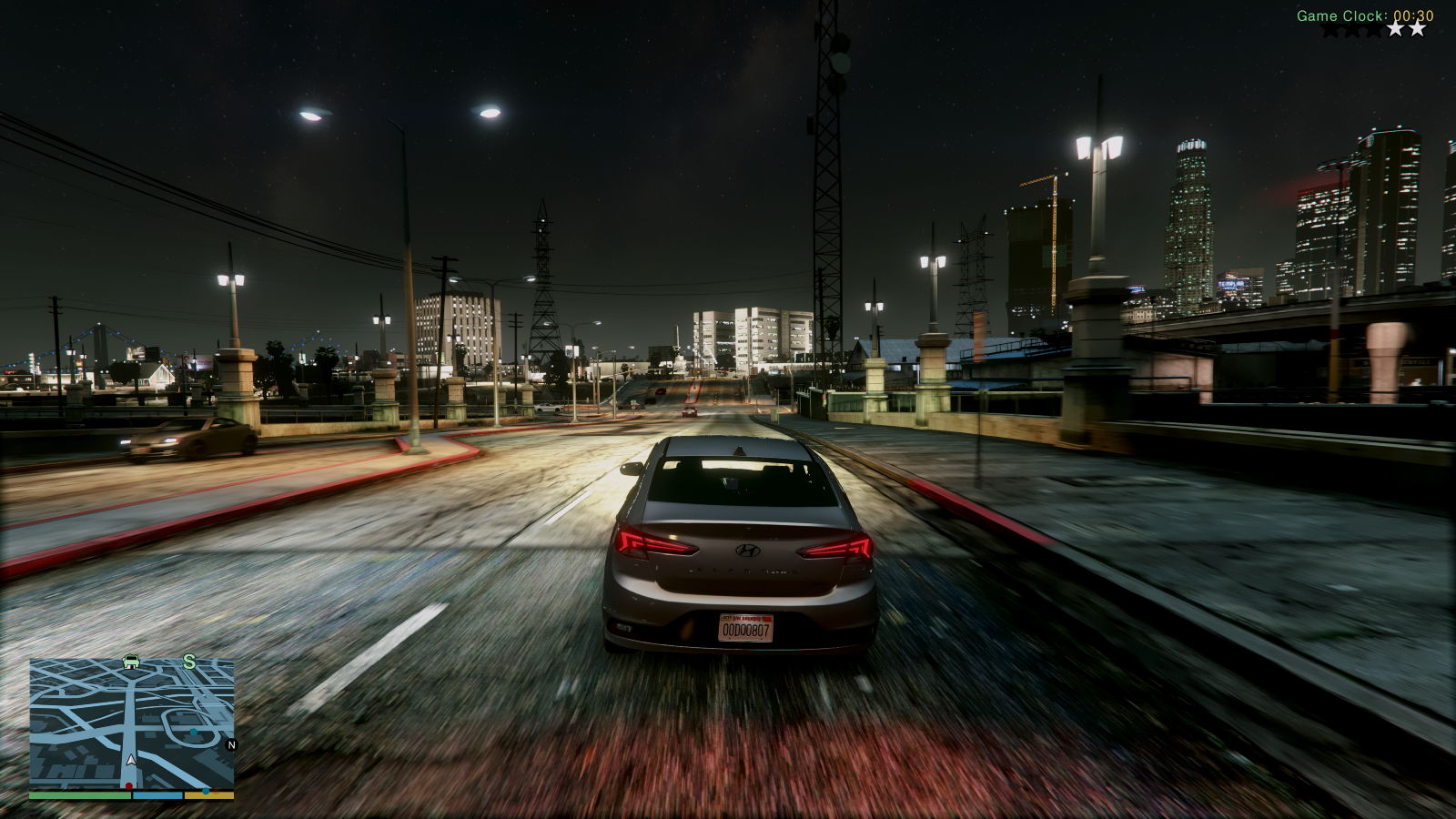Image resolution: width=1456 pixels, height=819 pixels.
Task: Toggle the middle darkened wanted star
Action: pyautogui.click(x=1352, y=30)
